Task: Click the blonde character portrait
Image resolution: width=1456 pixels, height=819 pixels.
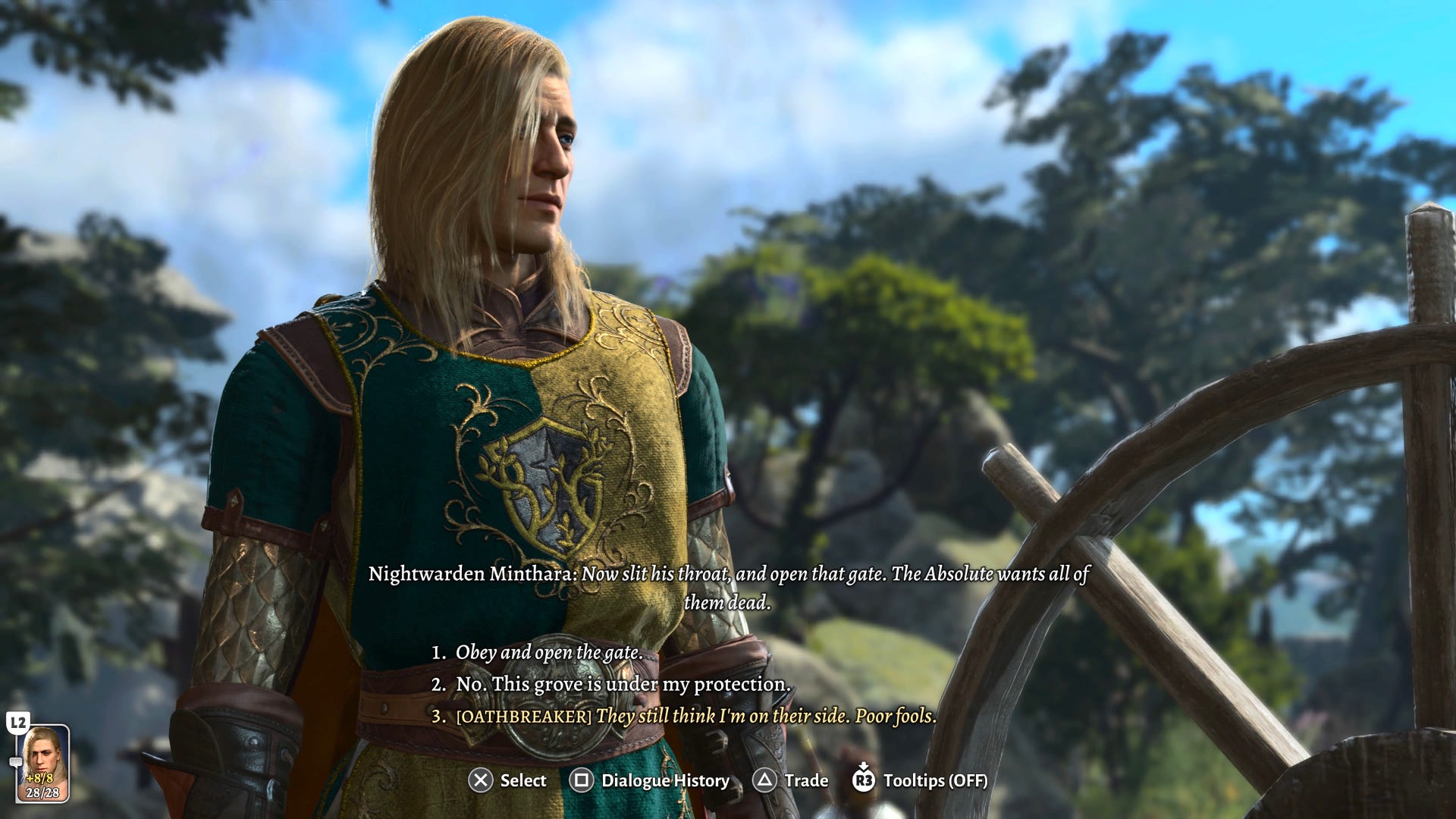Action: tap(42, 762)
